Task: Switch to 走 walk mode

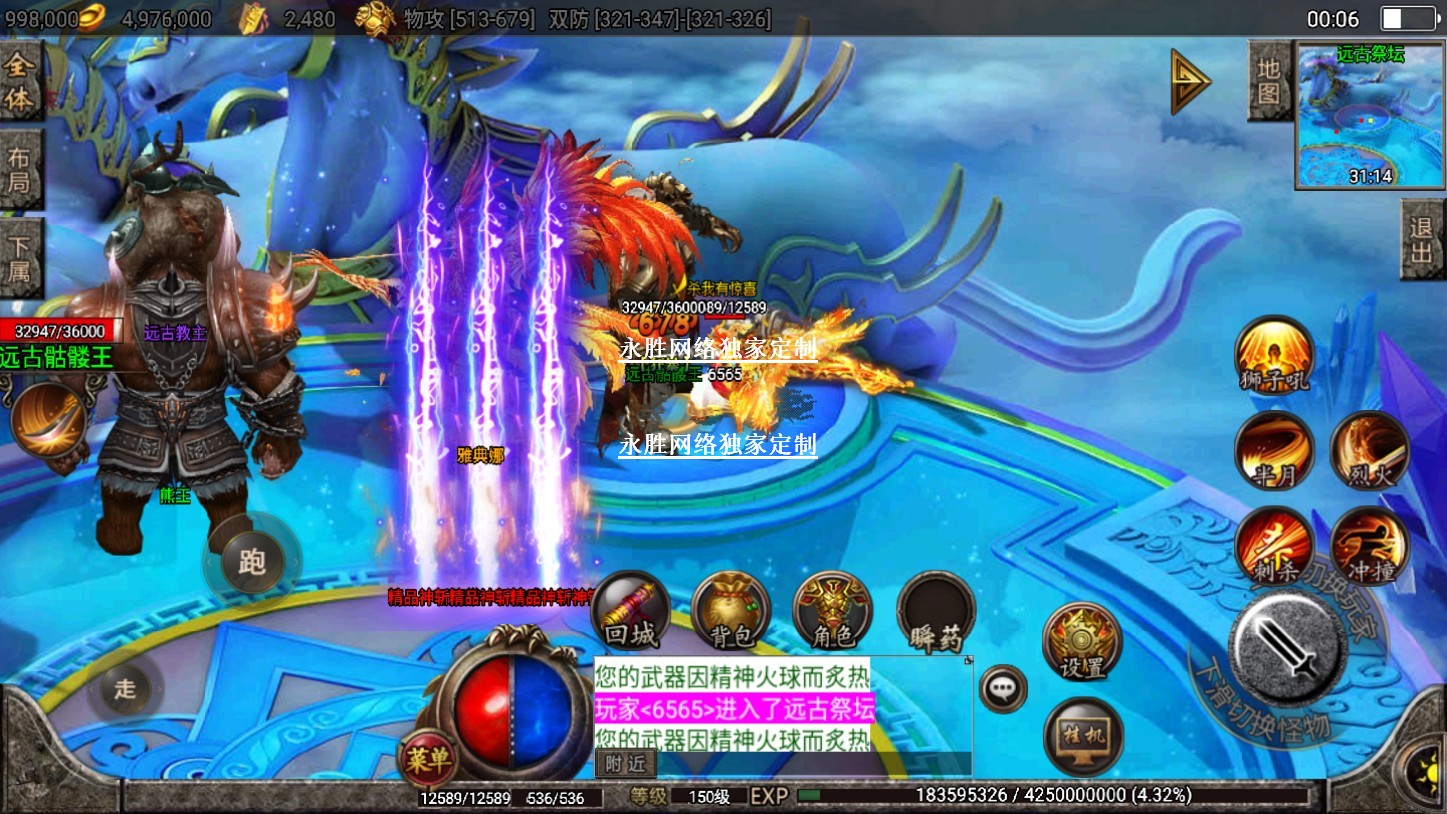Action: 125,688
